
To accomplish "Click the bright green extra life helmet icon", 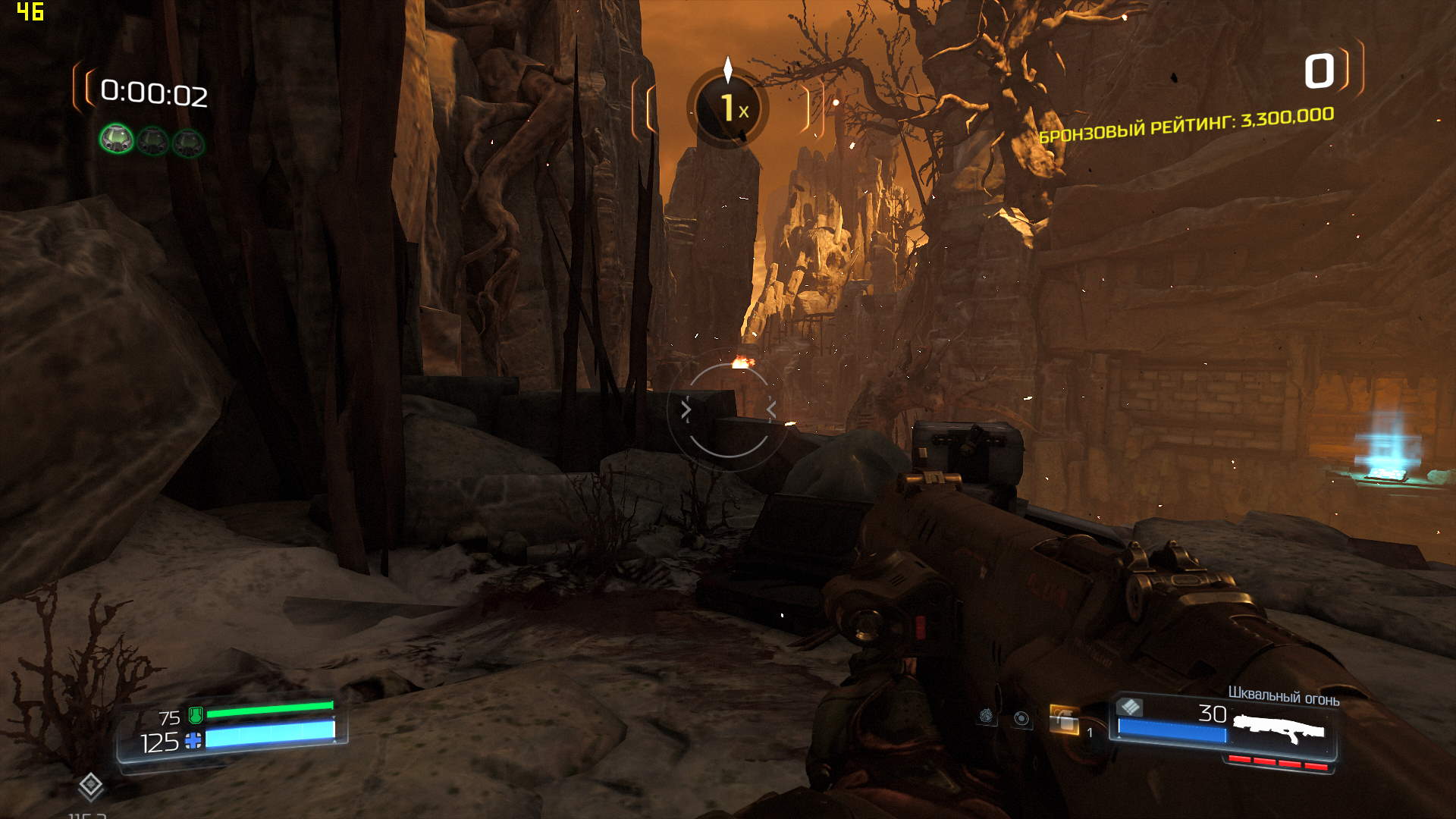I will pyautogui.click(x=117, y=140).
